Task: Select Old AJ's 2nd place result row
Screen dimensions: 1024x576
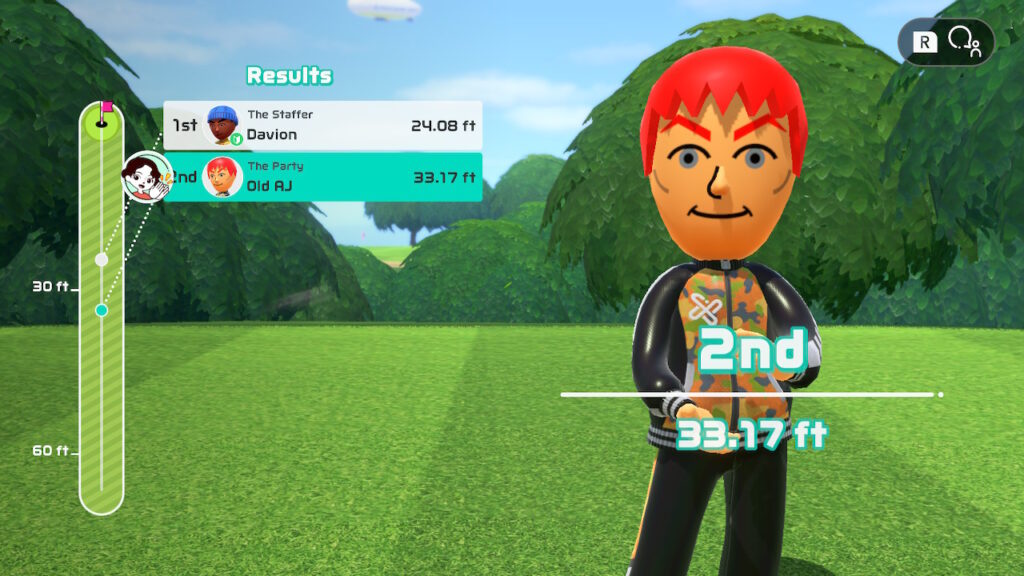Action: (x=322, y=177)
